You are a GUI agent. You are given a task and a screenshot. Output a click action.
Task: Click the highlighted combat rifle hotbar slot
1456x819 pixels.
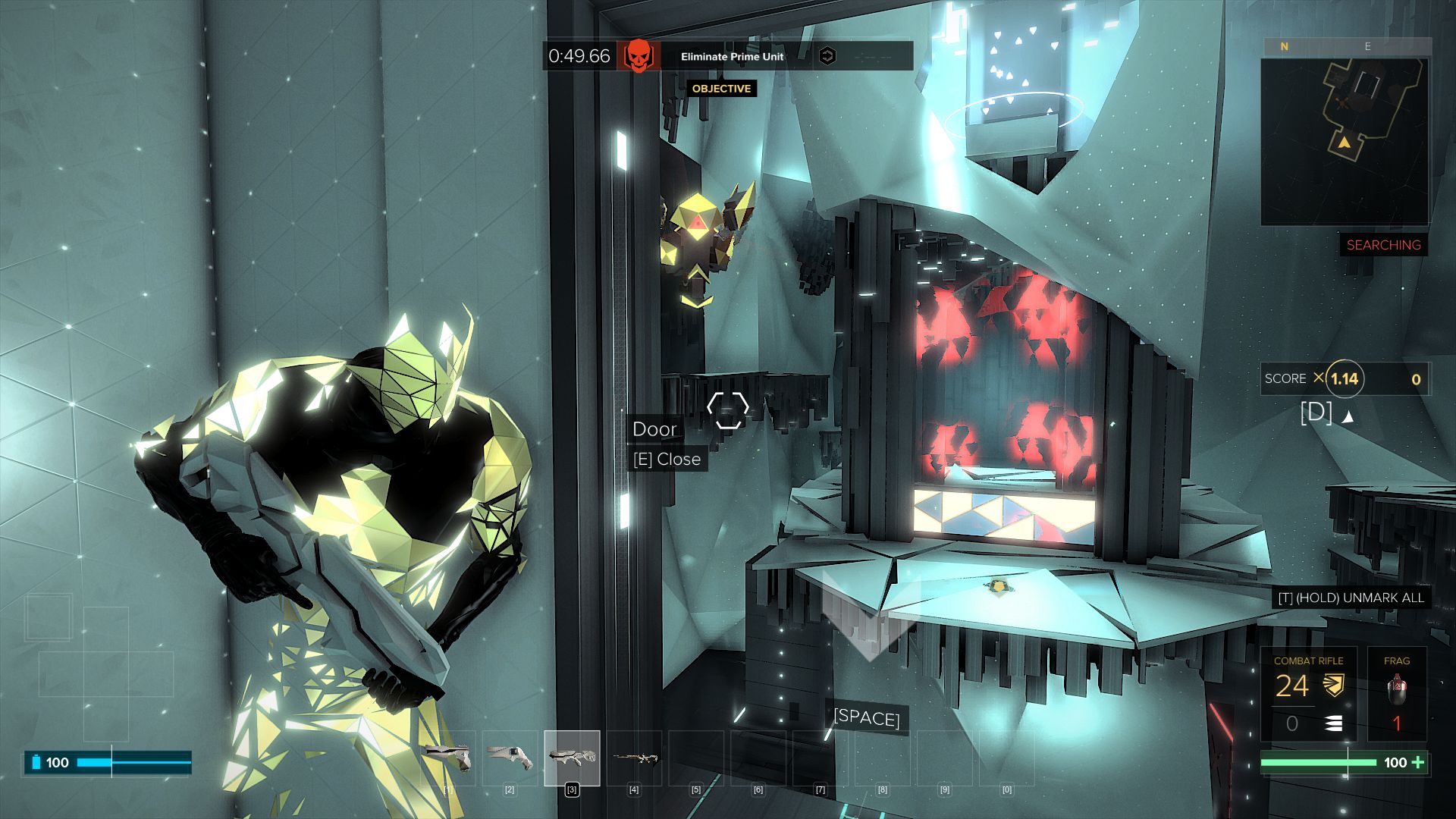572,758
